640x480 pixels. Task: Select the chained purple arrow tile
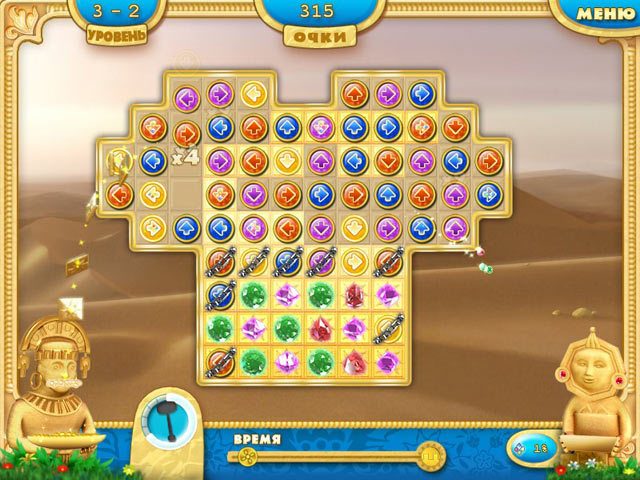coord(320,261)
